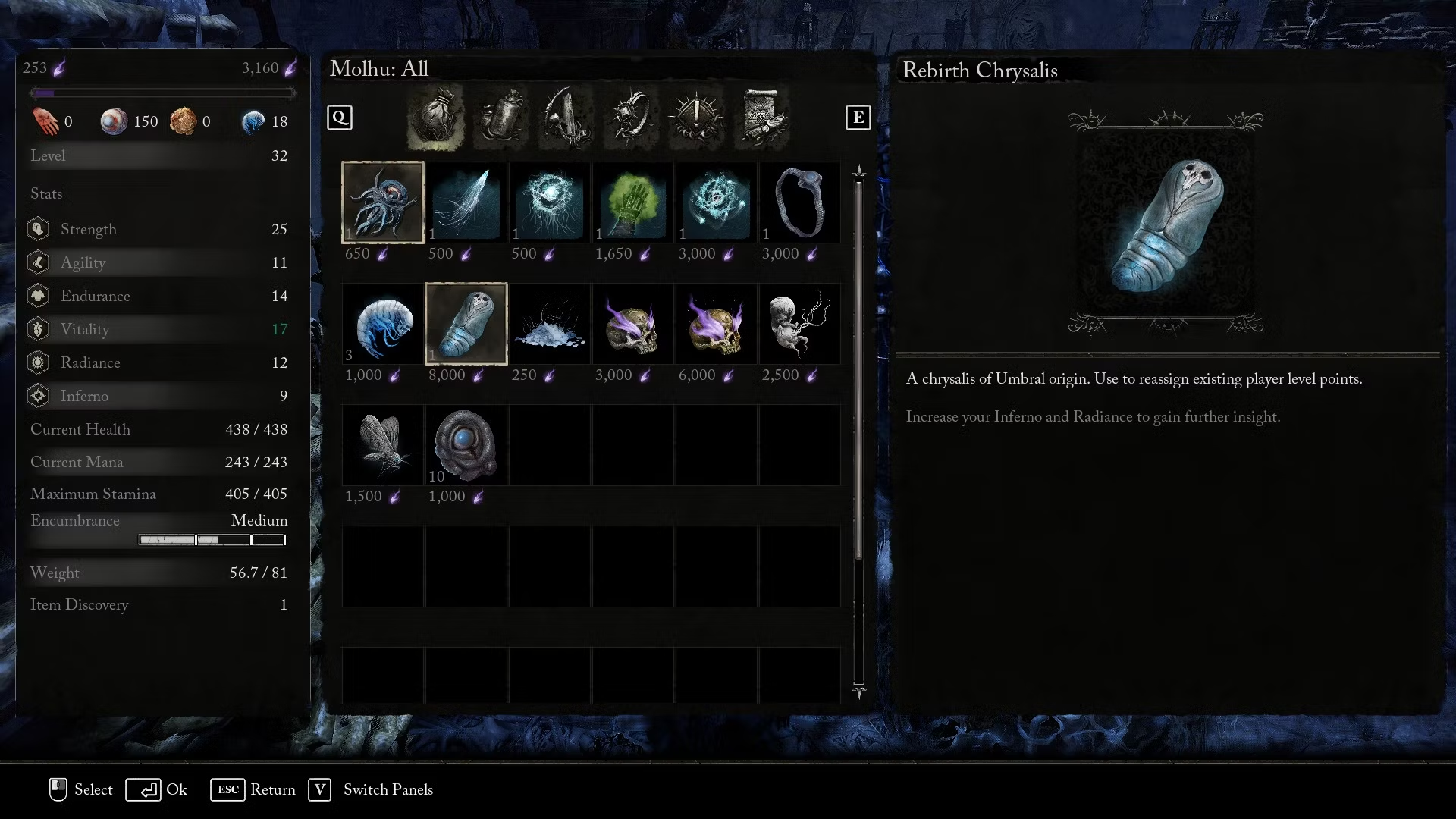Pick the blue curled larva item

383,324
